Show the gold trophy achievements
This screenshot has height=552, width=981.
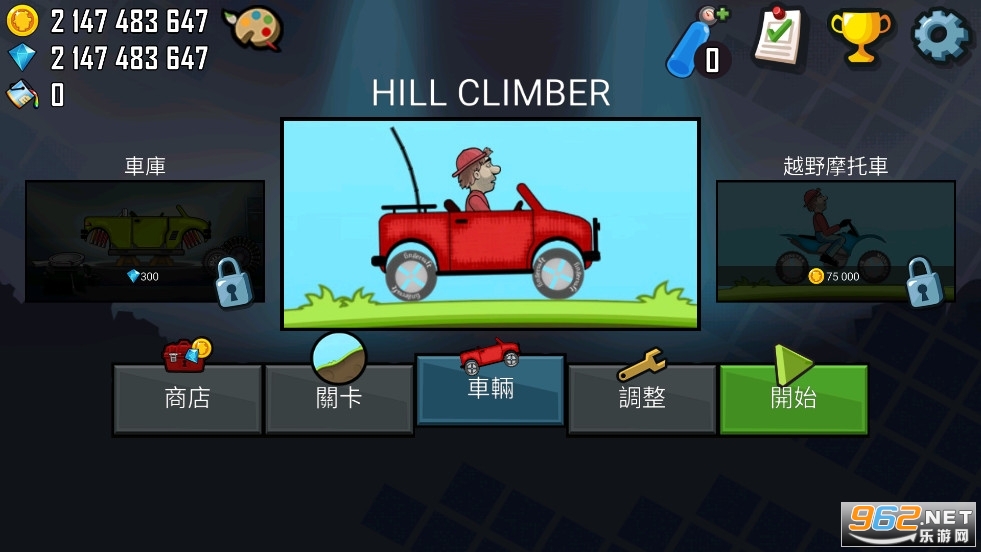point(859,38)
